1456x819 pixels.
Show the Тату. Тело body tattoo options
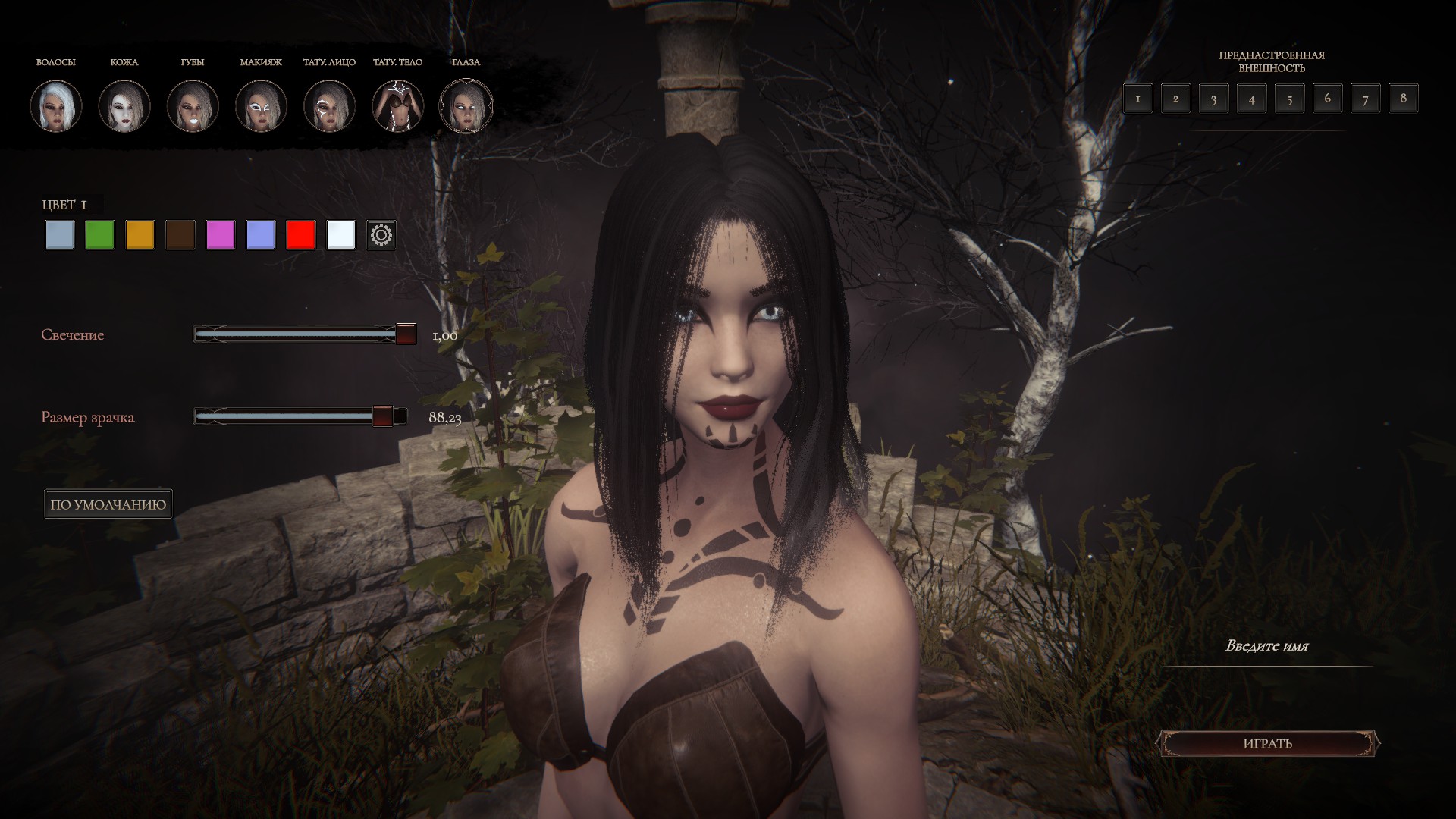[397, 105]
